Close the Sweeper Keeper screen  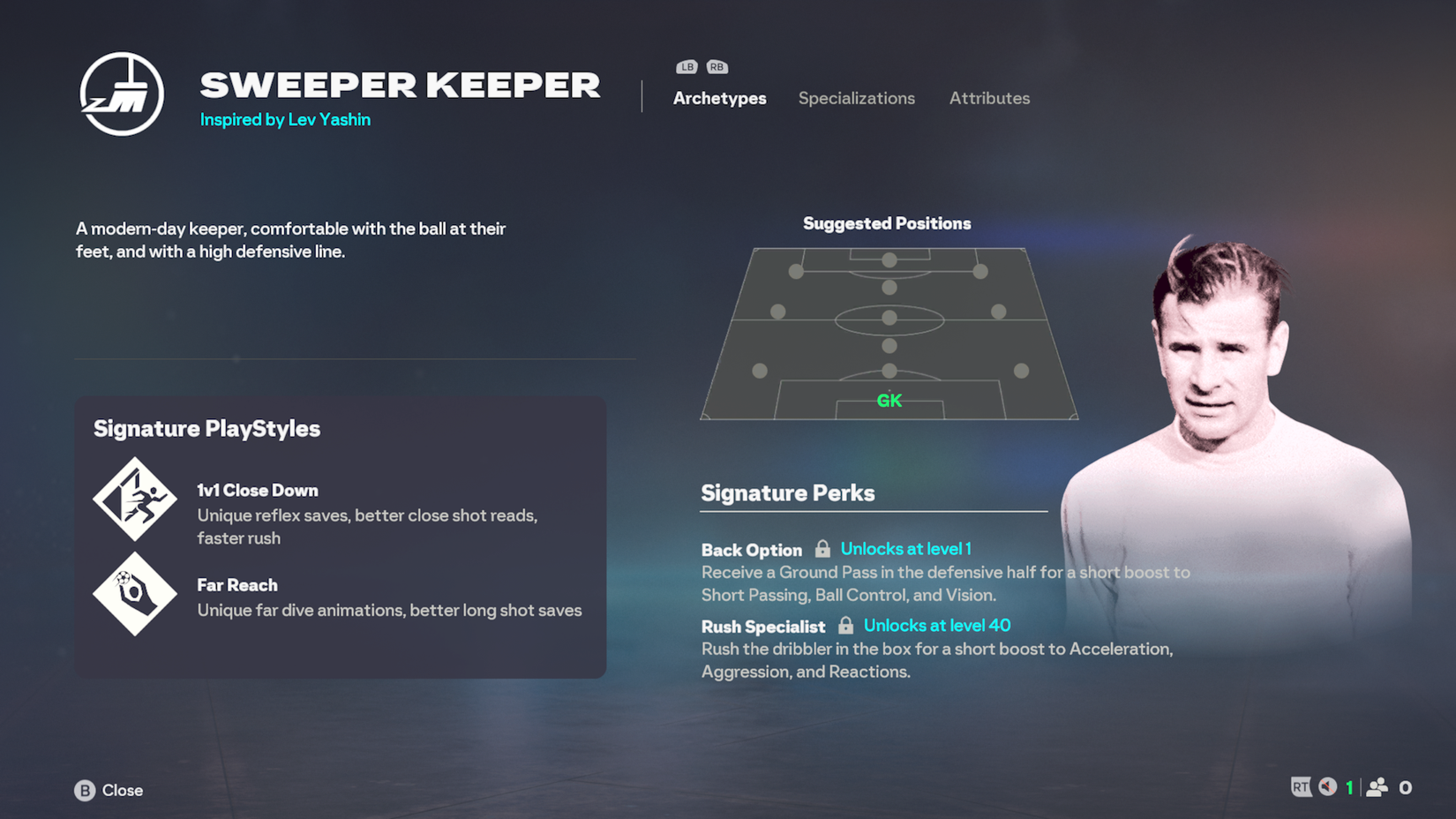(109, 790)
